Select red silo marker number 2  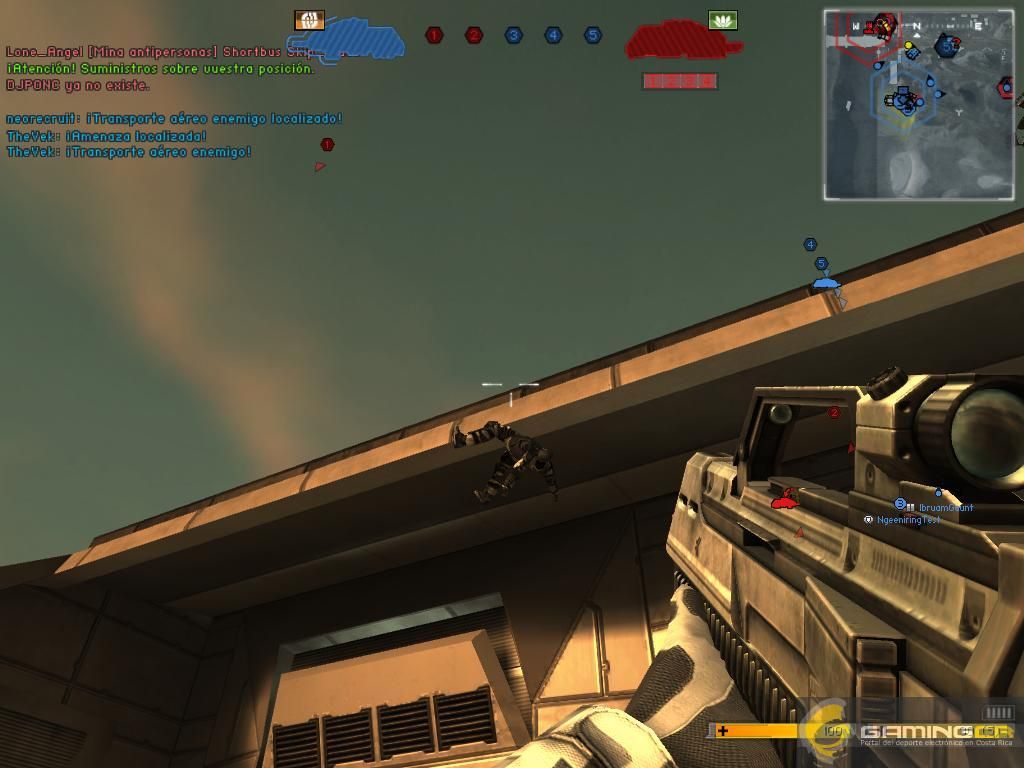474,35
